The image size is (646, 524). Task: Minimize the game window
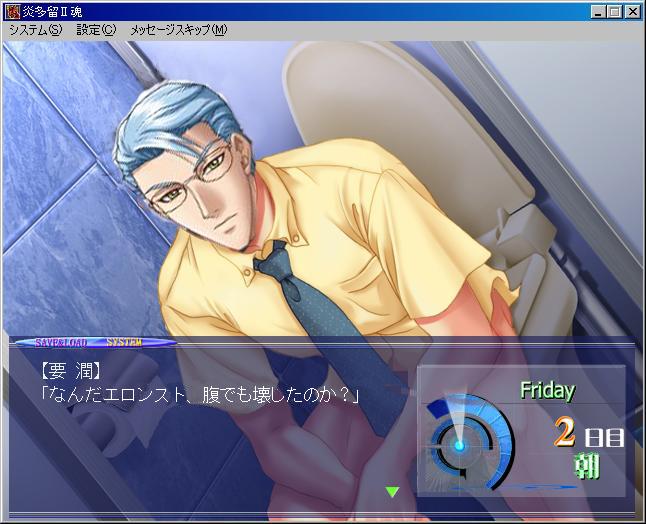[x=598, y=12]
